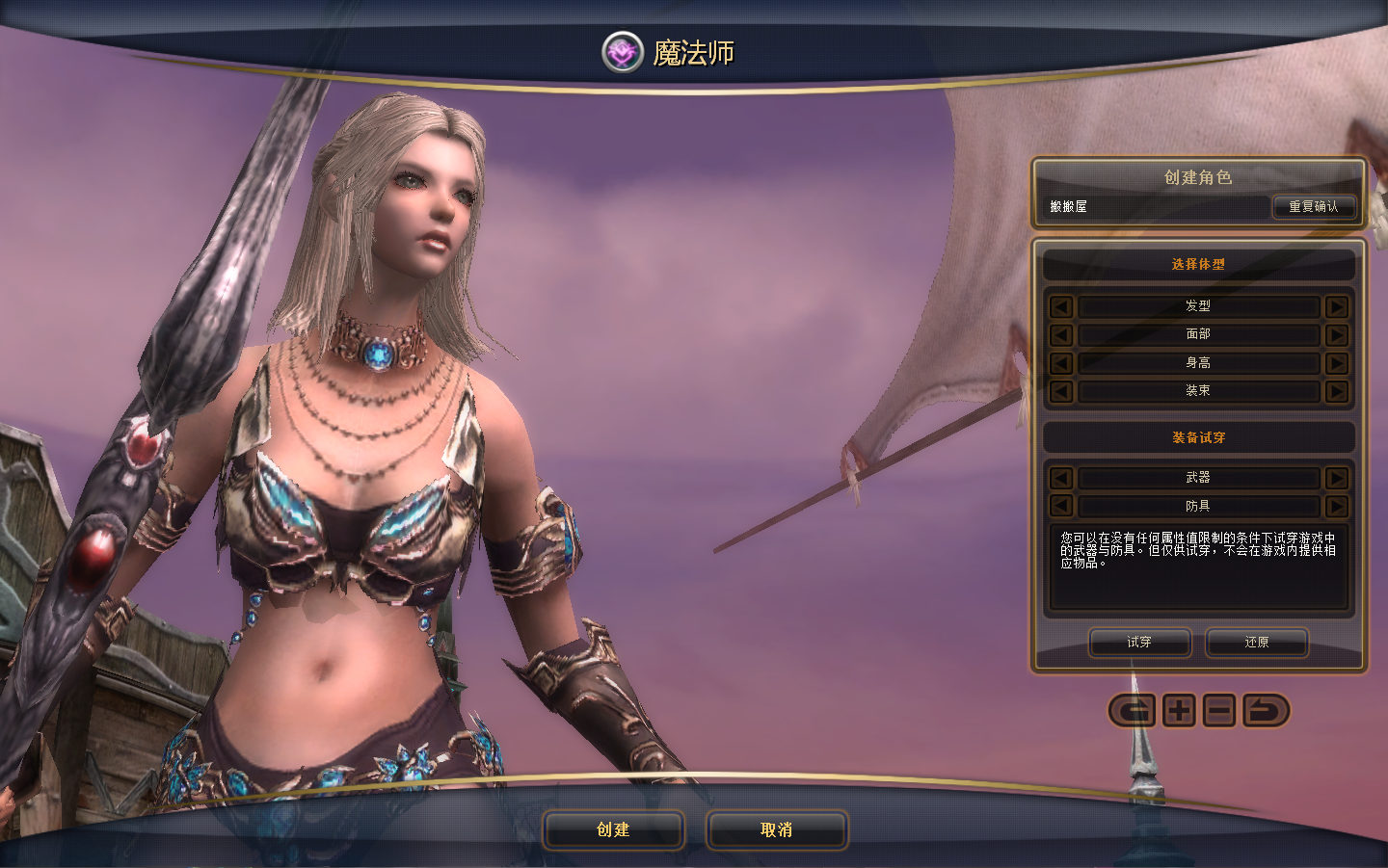Select the character name input field
This screenshot has width=1388, height=868.
1157,206
